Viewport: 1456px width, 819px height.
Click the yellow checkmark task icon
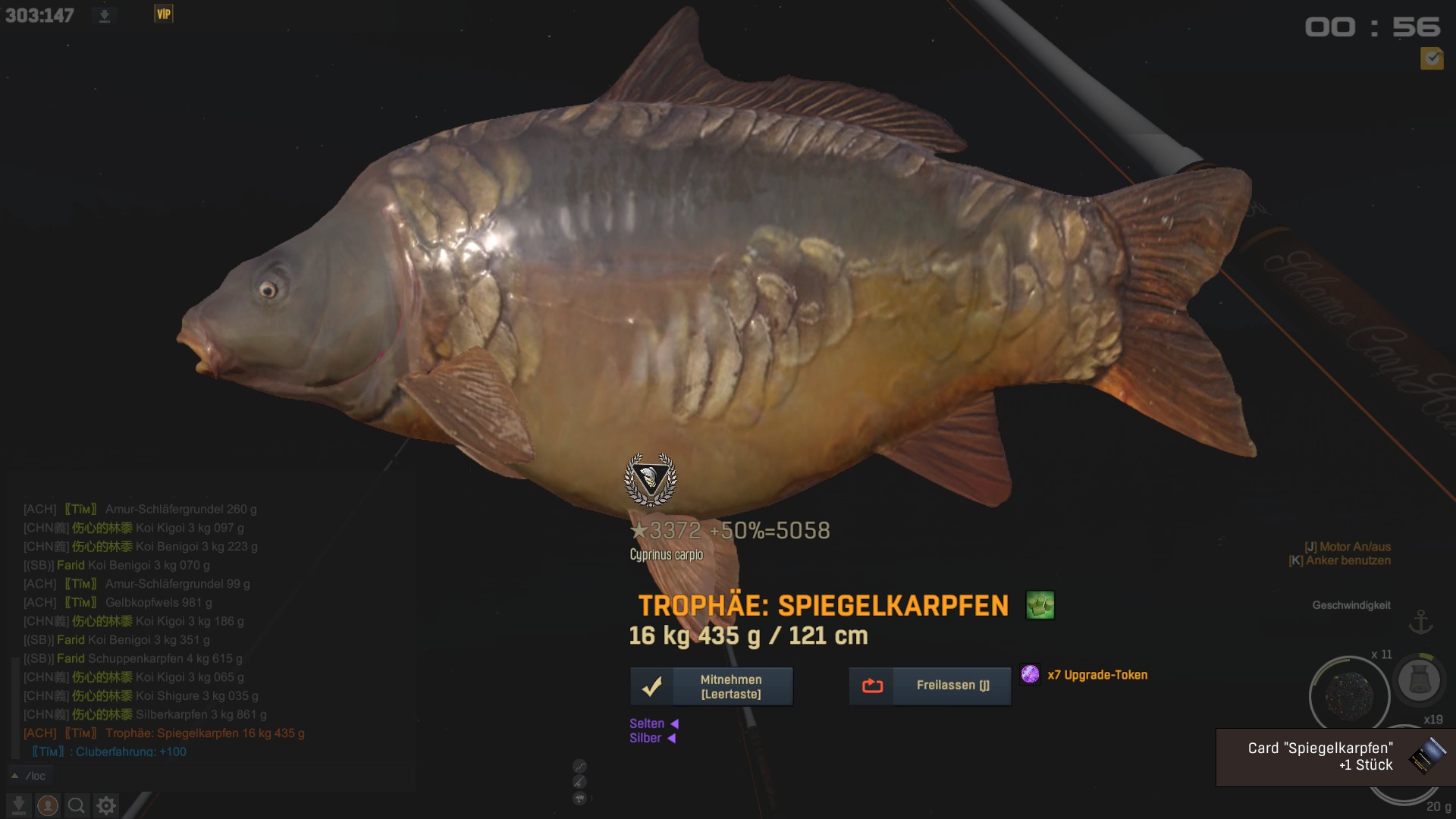tap(1432, 58)
